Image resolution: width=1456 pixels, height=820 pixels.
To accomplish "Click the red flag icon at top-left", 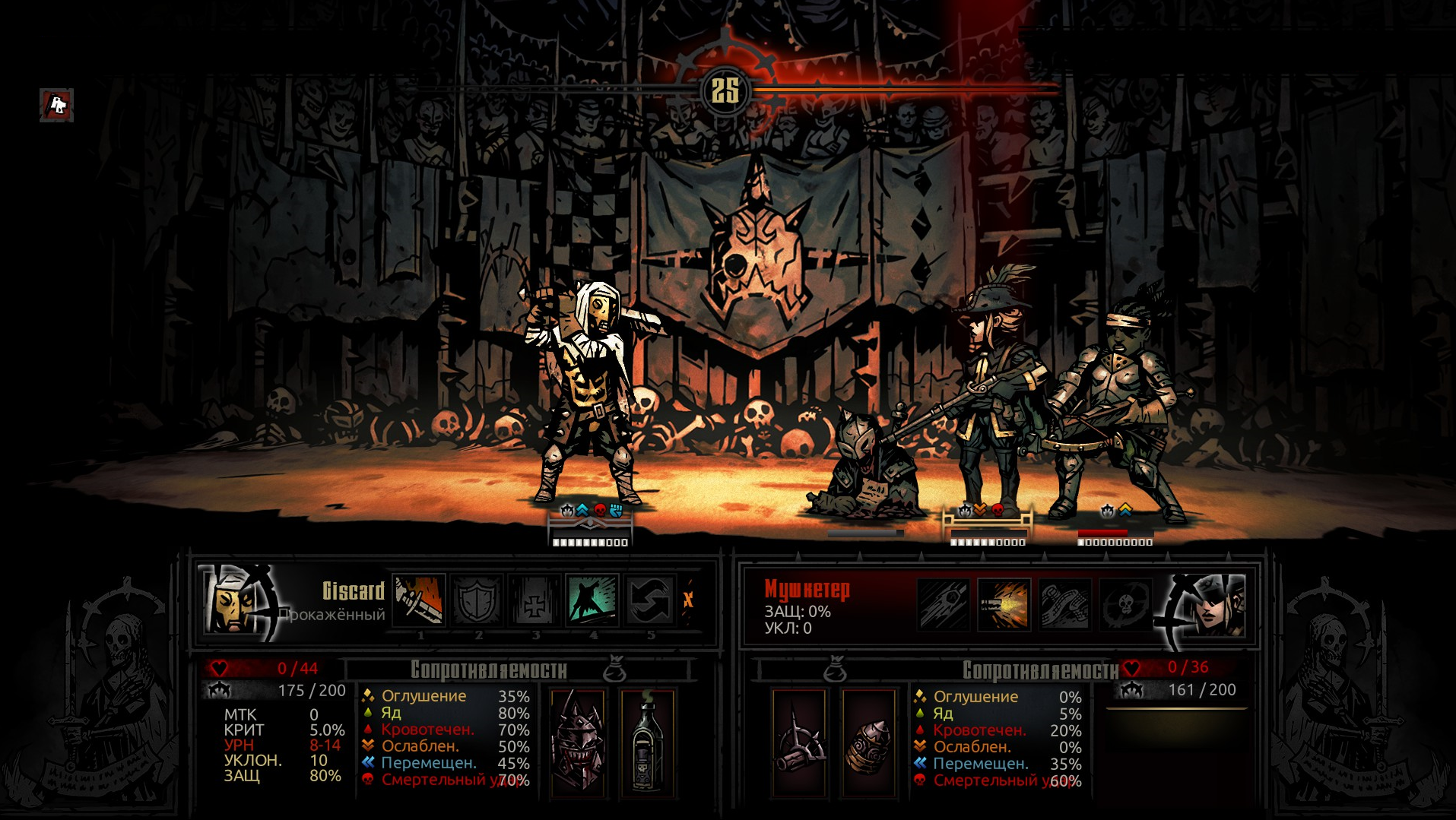I will point(57,105).
